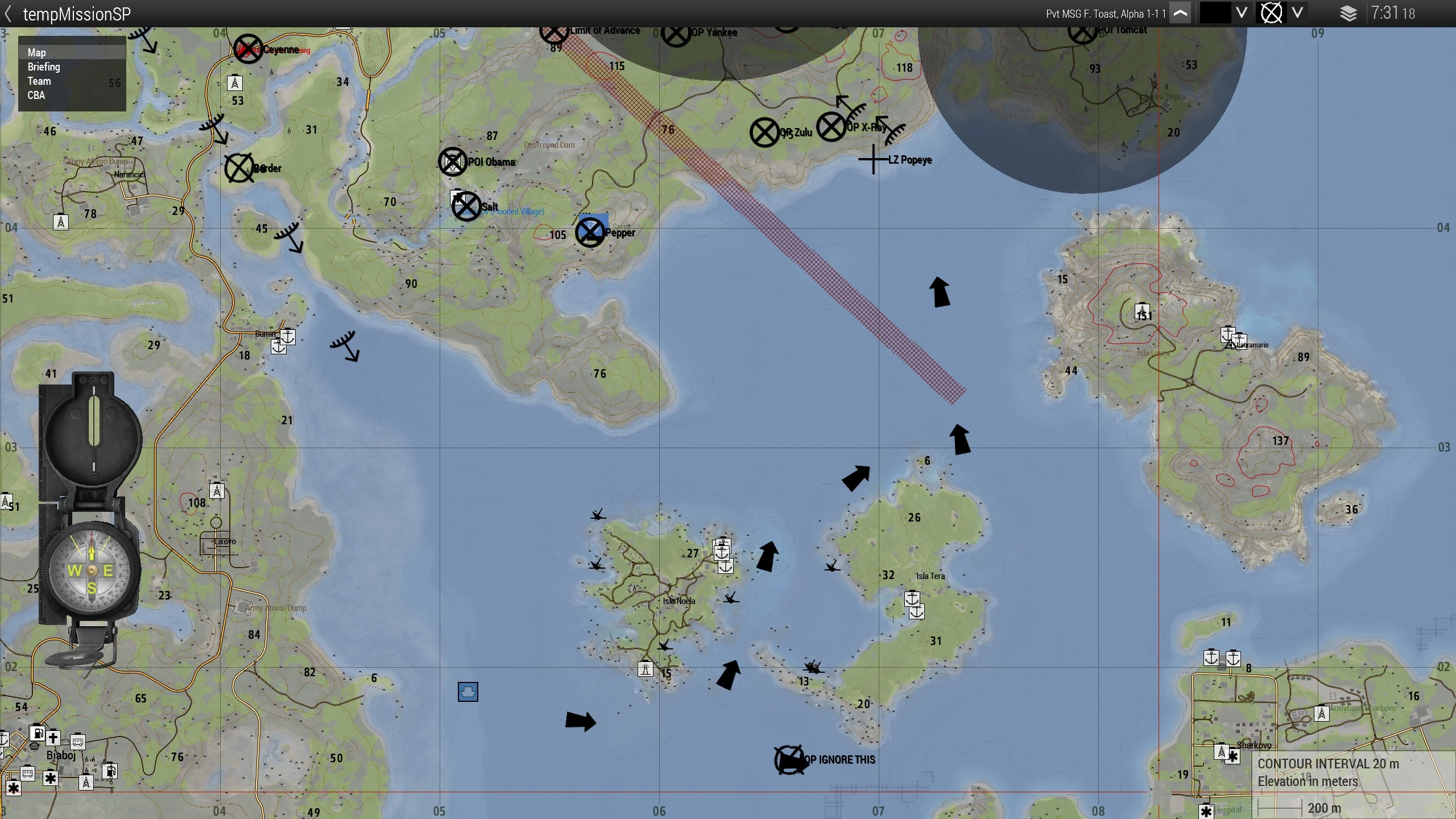Select the blue ship marker at sea
Image resolution: width=1456 pixels, height=819 pixels.
click(x=468, y=692)
